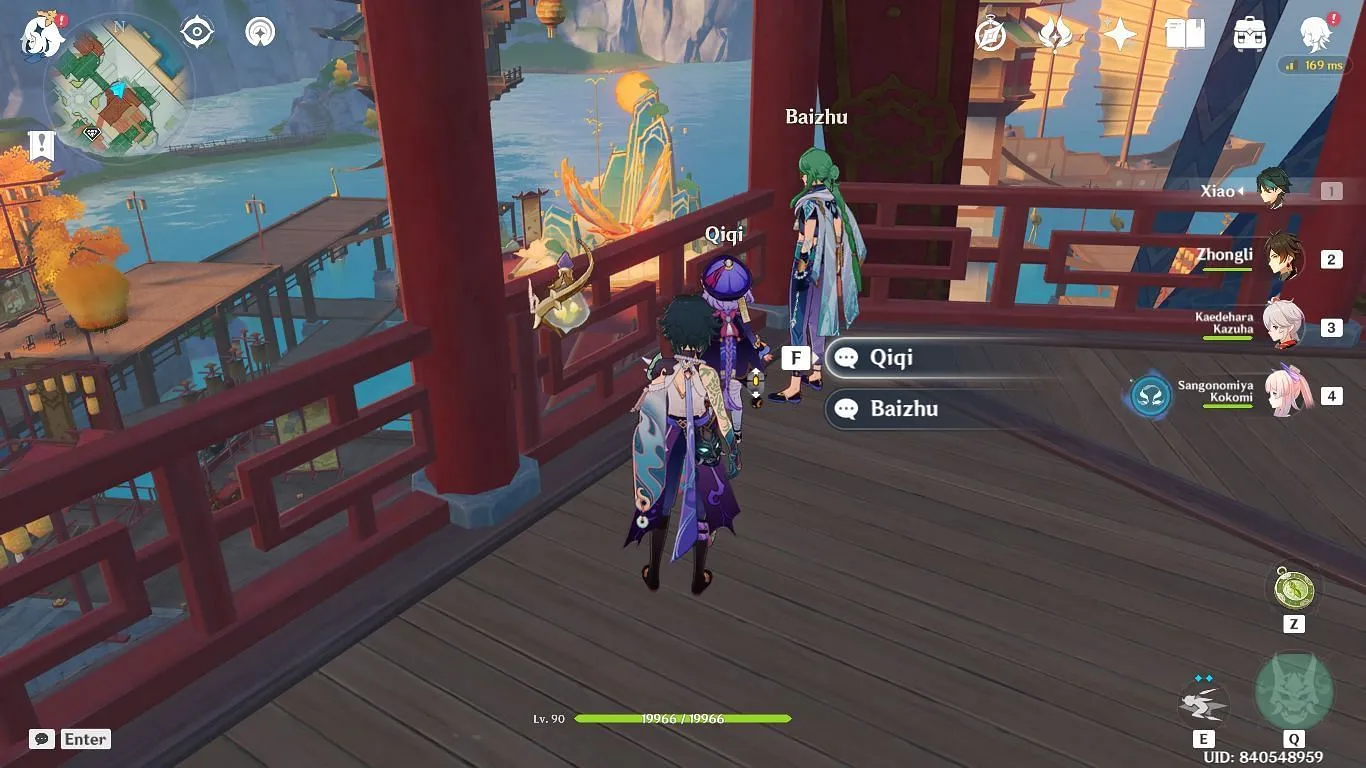Open the circular minimap
Screen dimensions: 1366x768
[x=119, y=84]
